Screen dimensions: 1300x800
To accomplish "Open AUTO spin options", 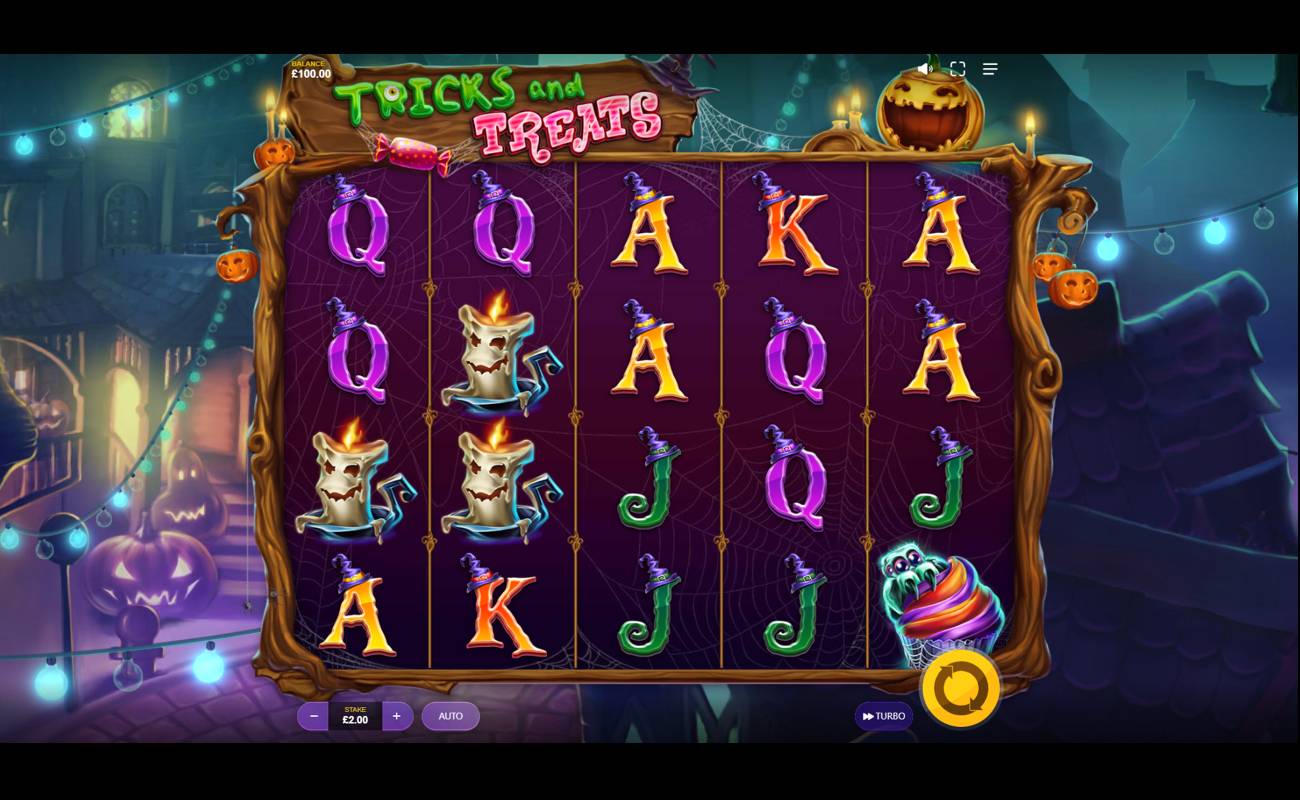I will 450,716.
